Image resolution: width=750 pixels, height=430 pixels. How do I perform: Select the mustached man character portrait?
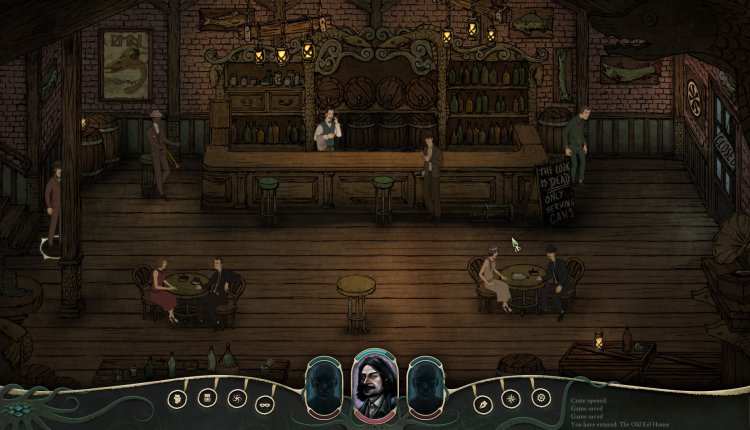tap(375, 385)
